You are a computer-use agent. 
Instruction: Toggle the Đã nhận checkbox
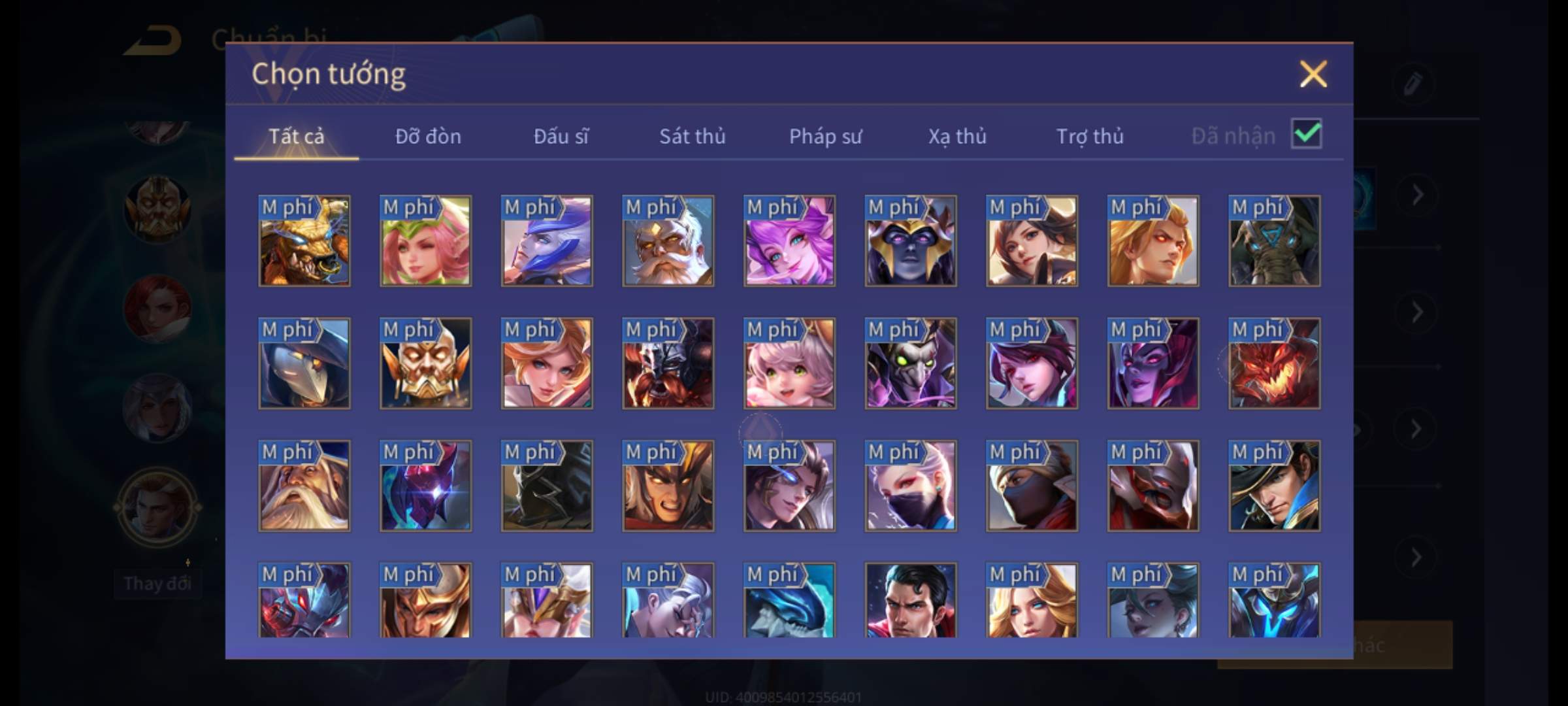coord(1306,134)
